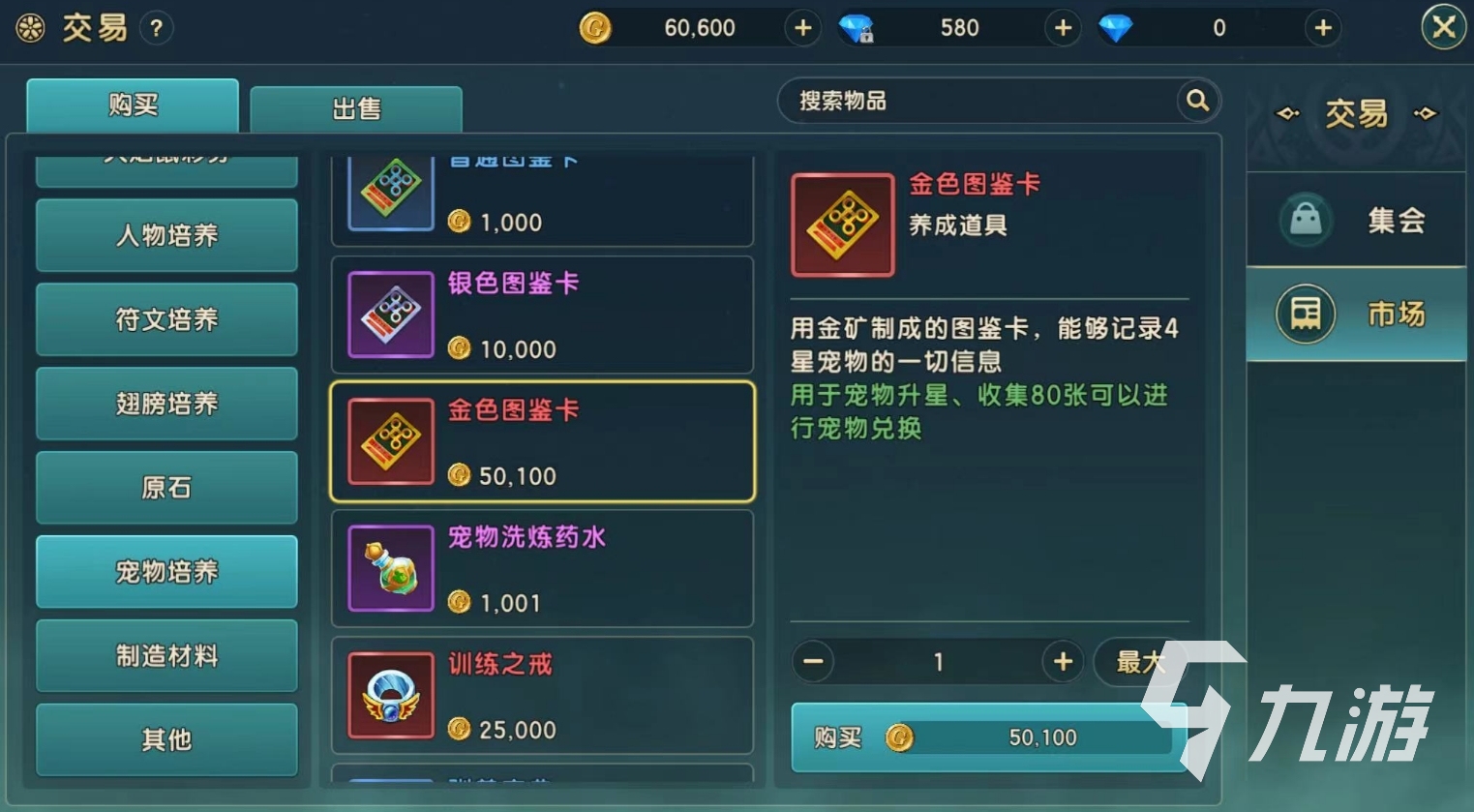The width and height of the screenshot is (1474, 812).
Task: Click the 银色图鉴卡 card icon
Action: (389, 315)
